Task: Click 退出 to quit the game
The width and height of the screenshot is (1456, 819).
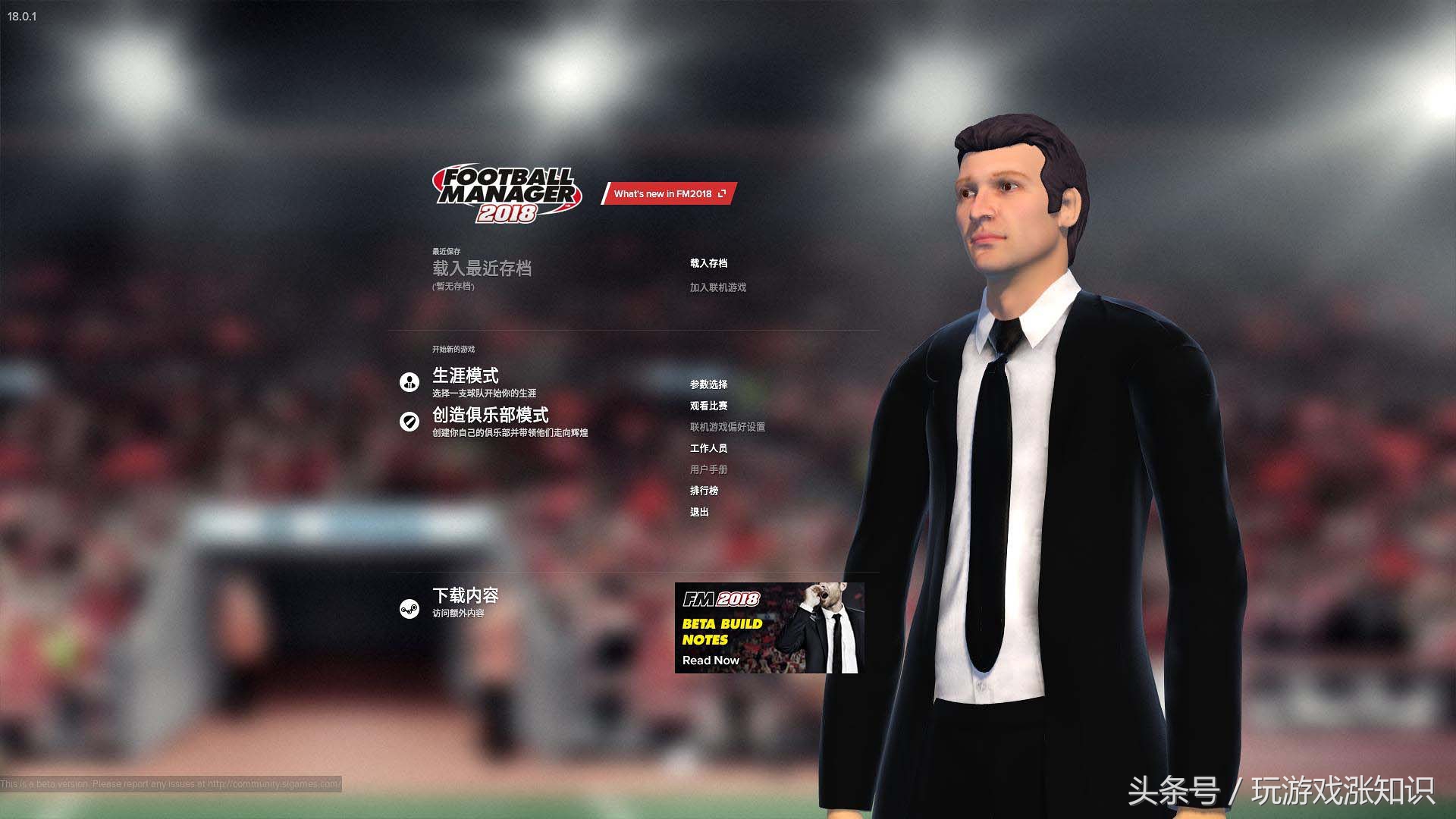Action: [x=699, y=512]
